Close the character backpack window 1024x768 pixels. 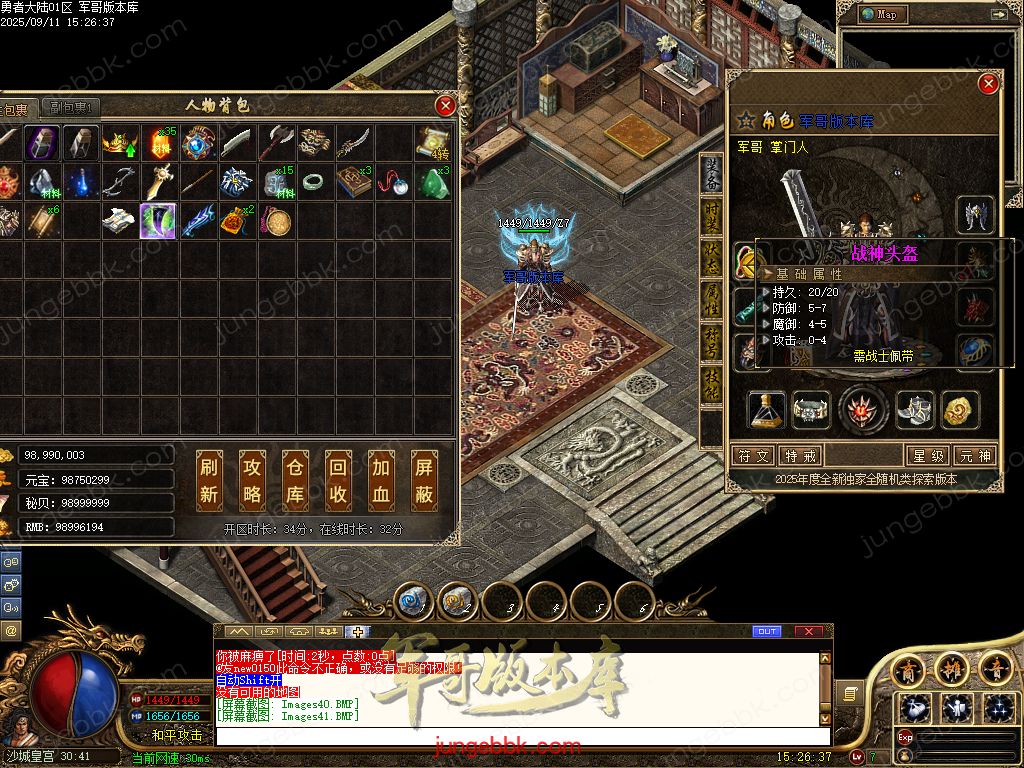[x=446, y=105]
